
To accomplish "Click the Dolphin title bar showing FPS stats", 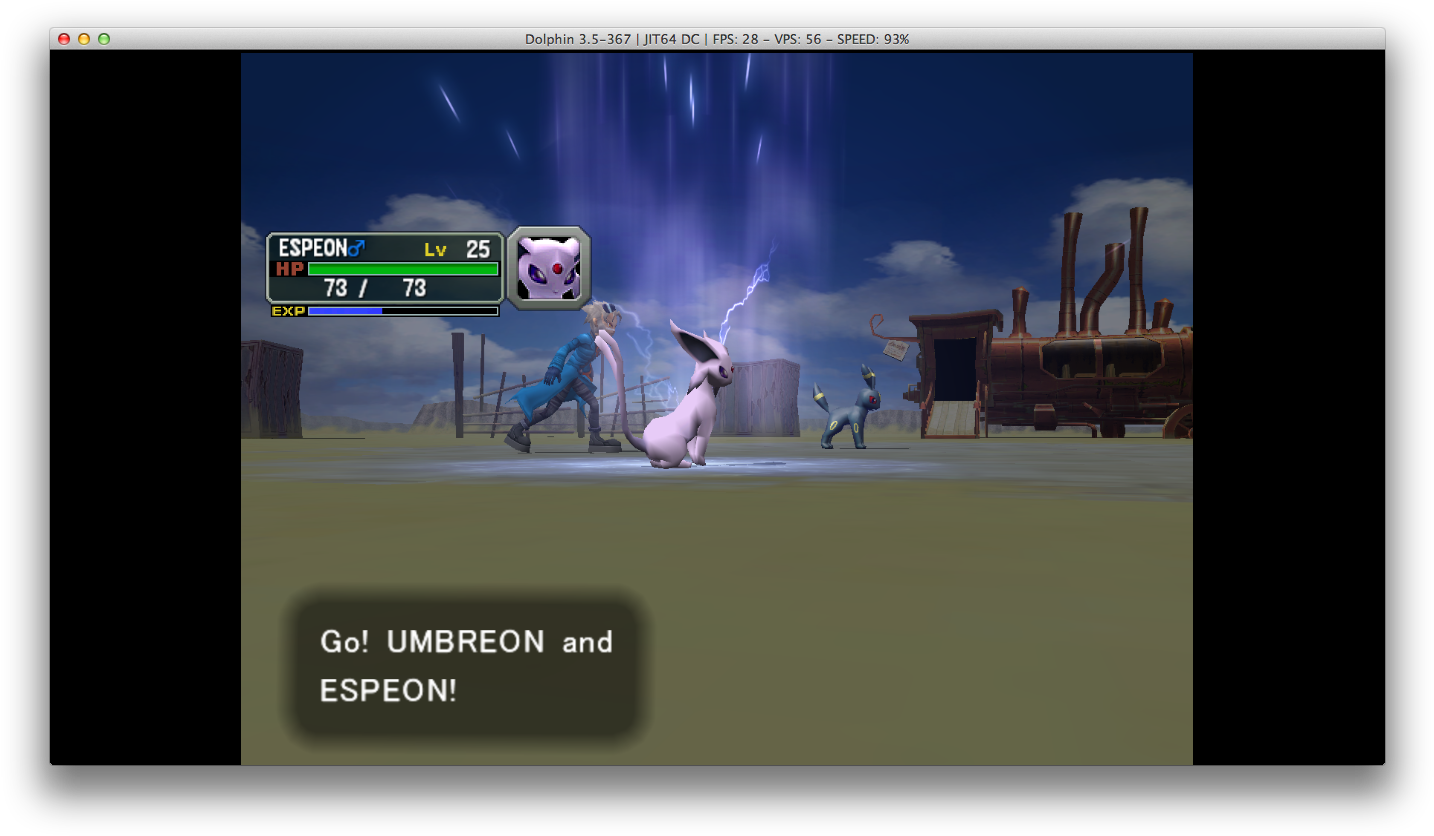I will 717,40.
